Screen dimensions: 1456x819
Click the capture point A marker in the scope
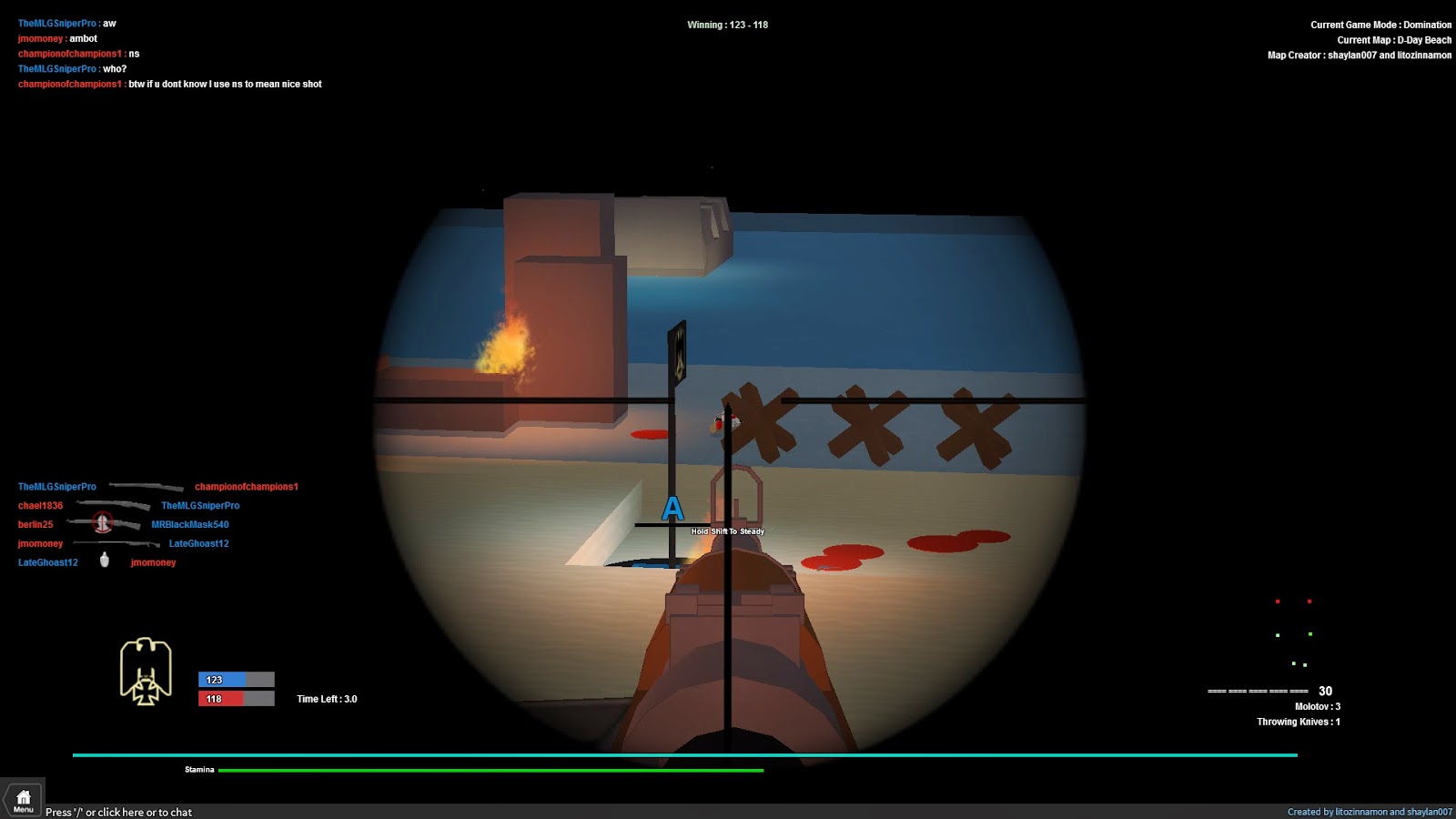(x=672, y=510)
